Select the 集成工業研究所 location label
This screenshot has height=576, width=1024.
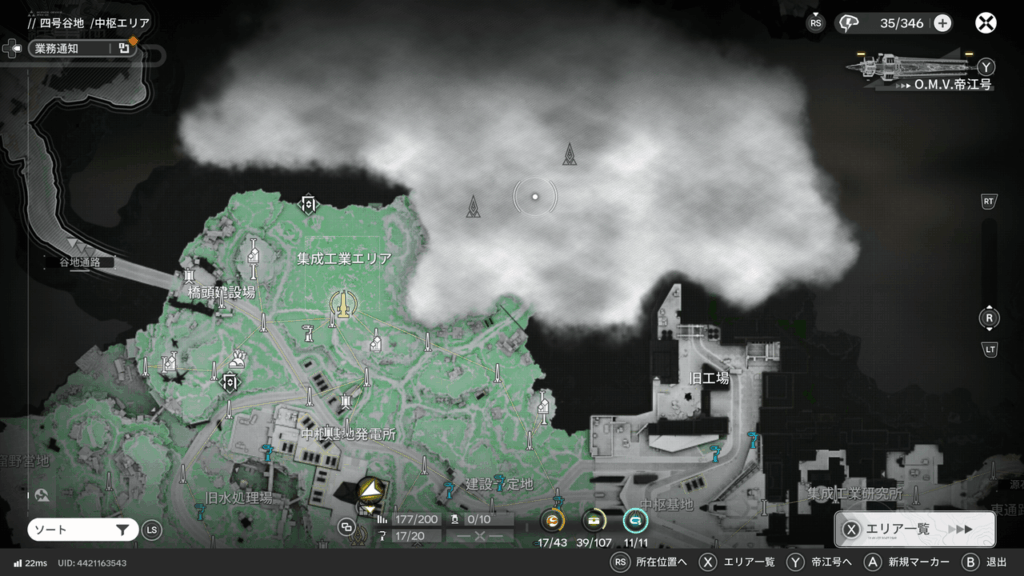click(x=855, y=494)
